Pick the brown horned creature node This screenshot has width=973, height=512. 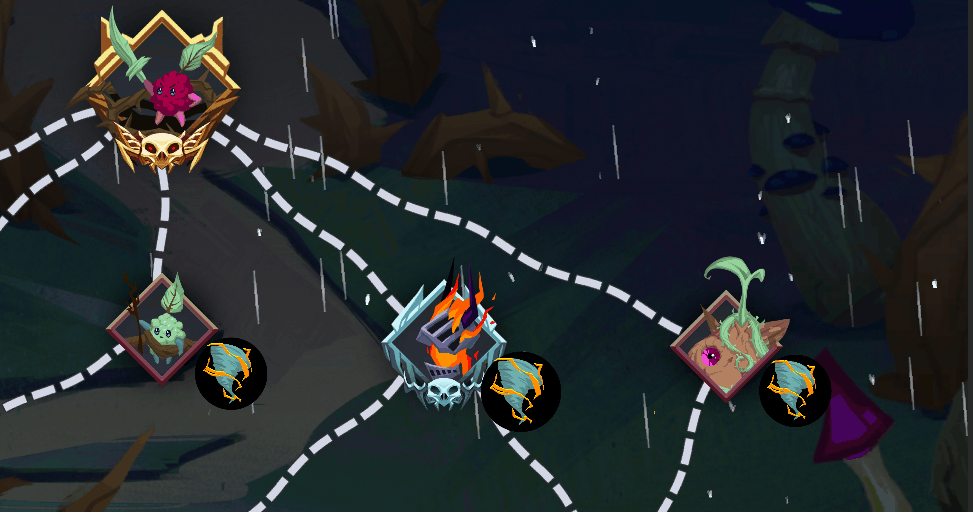click(x=725, y=345)
